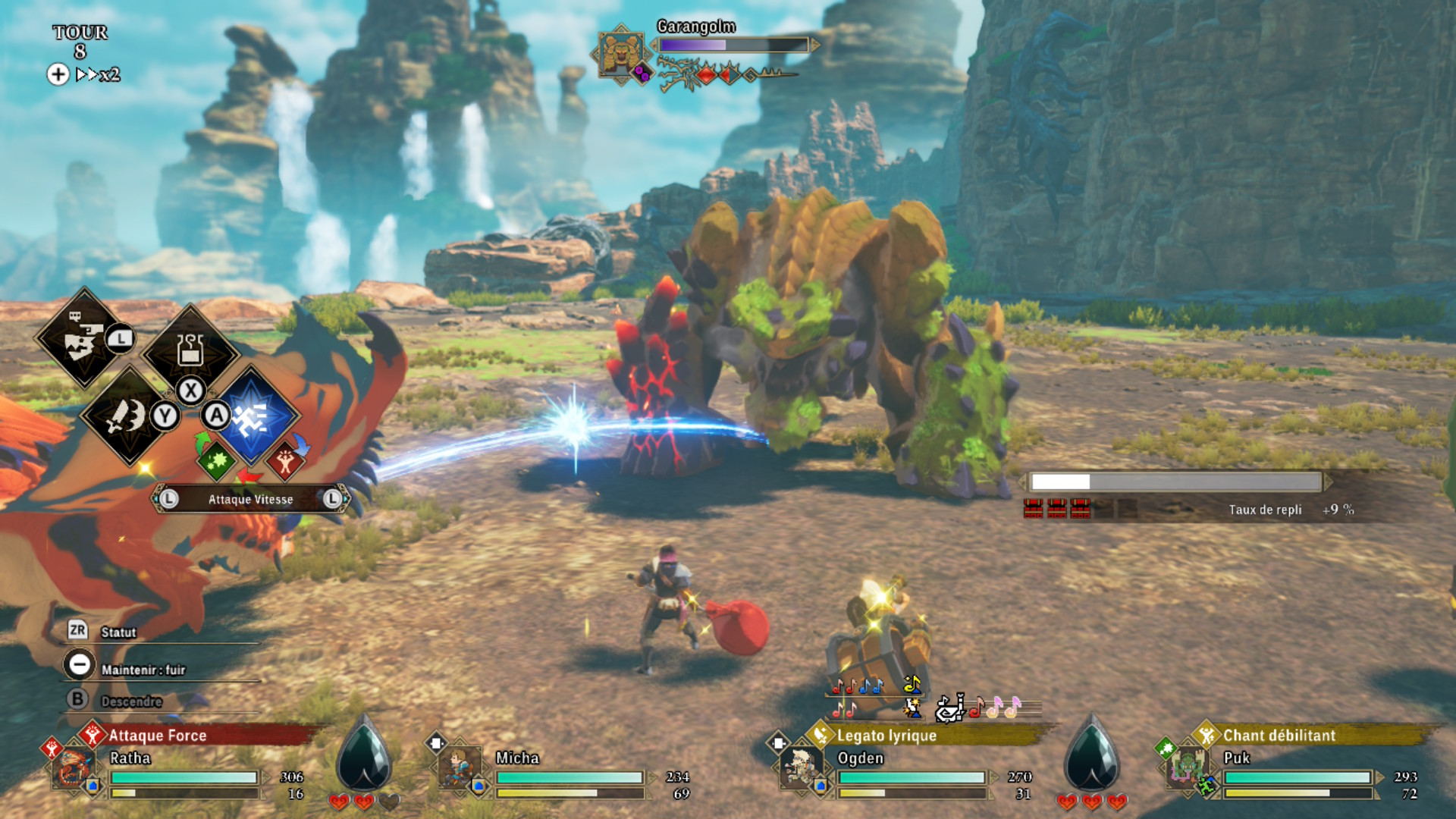Confirm the Attaque Vitesse label
Image resolution: width=1456 pixels, height=819 pixels.
(250, 499)
